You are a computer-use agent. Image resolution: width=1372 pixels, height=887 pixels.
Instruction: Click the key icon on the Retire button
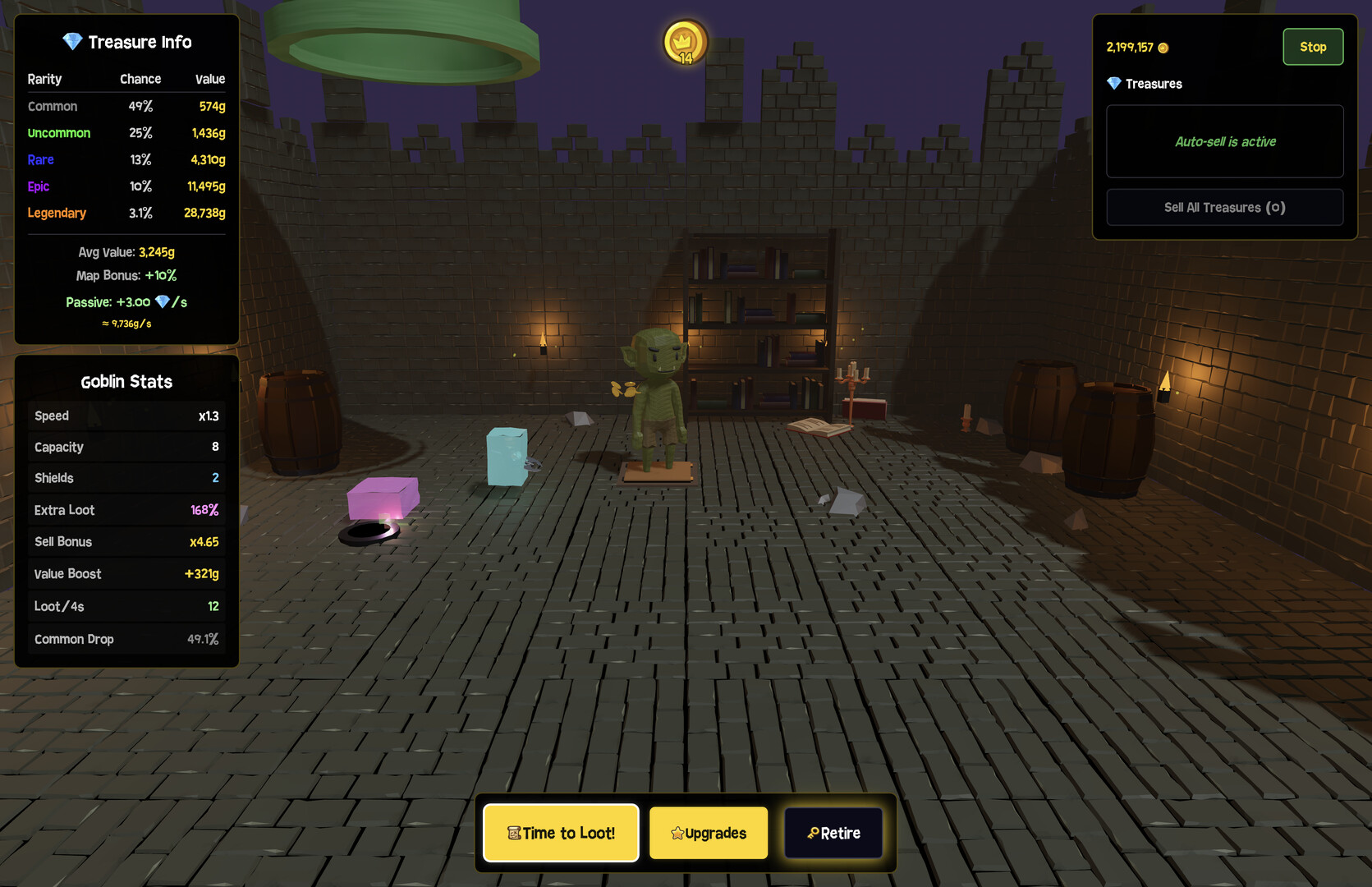814,833
